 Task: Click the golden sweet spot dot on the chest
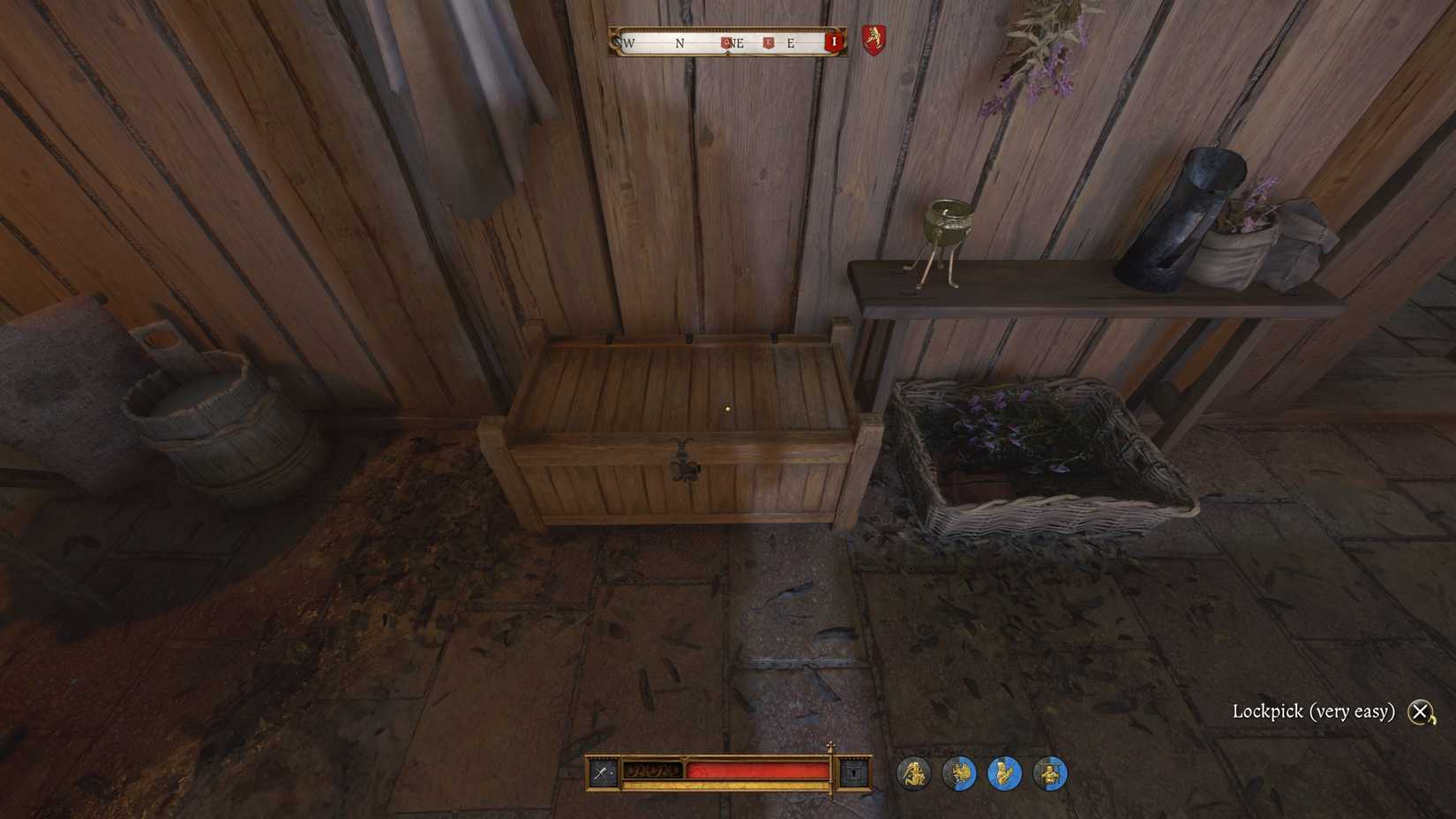727,408
